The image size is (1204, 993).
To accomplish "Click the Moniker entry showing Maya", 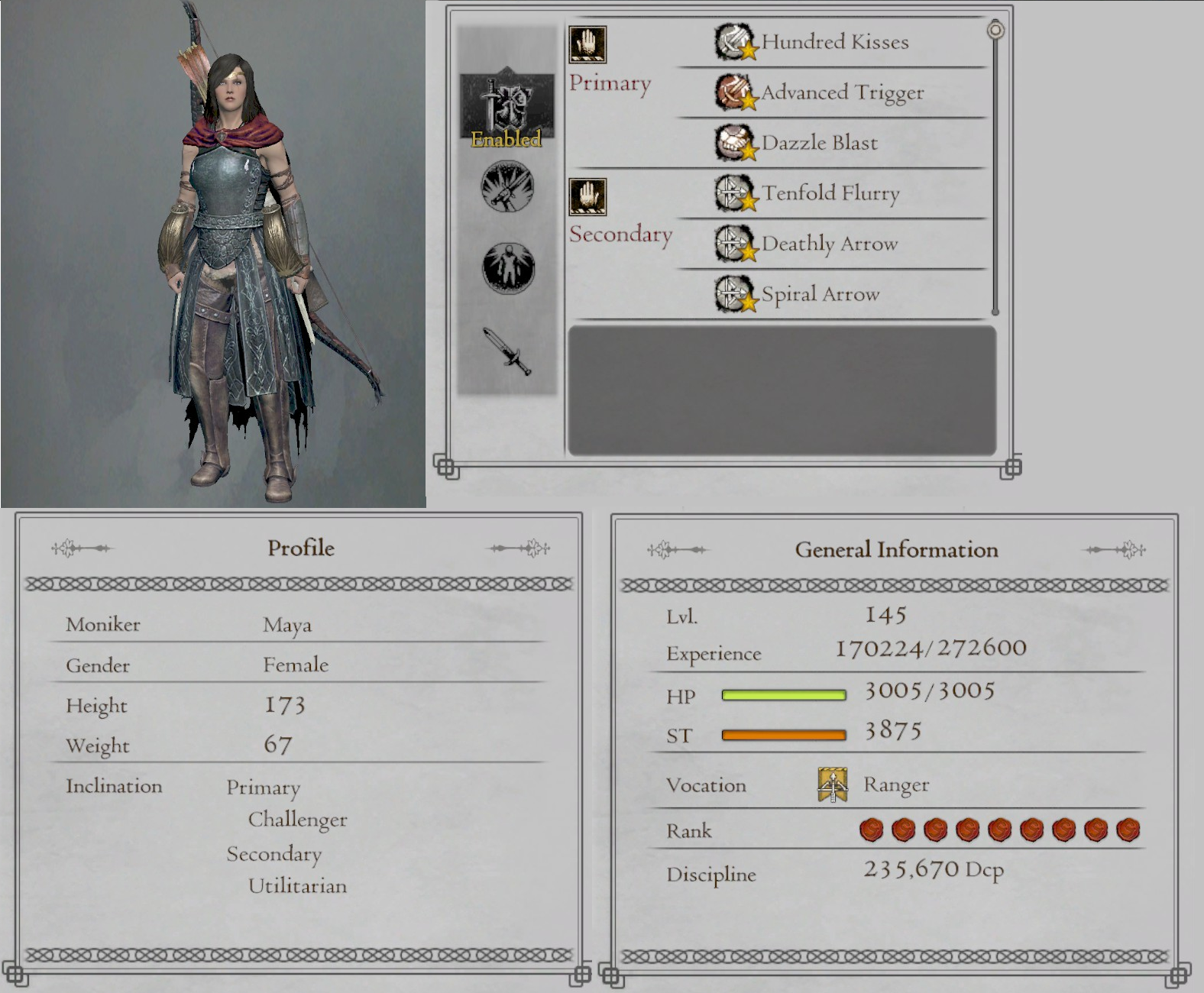I will click(x=286, y=624).
